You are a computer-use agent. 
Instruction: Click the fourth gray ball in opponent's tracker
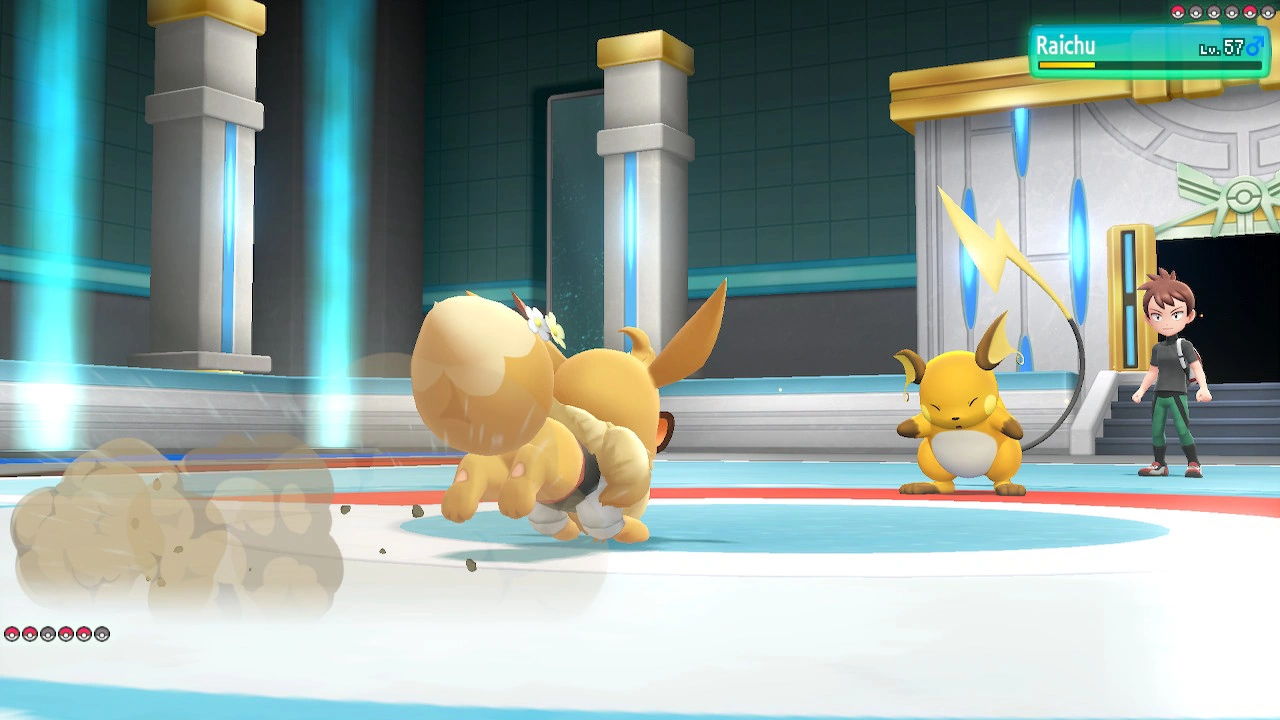click(x=1231, y=10)
